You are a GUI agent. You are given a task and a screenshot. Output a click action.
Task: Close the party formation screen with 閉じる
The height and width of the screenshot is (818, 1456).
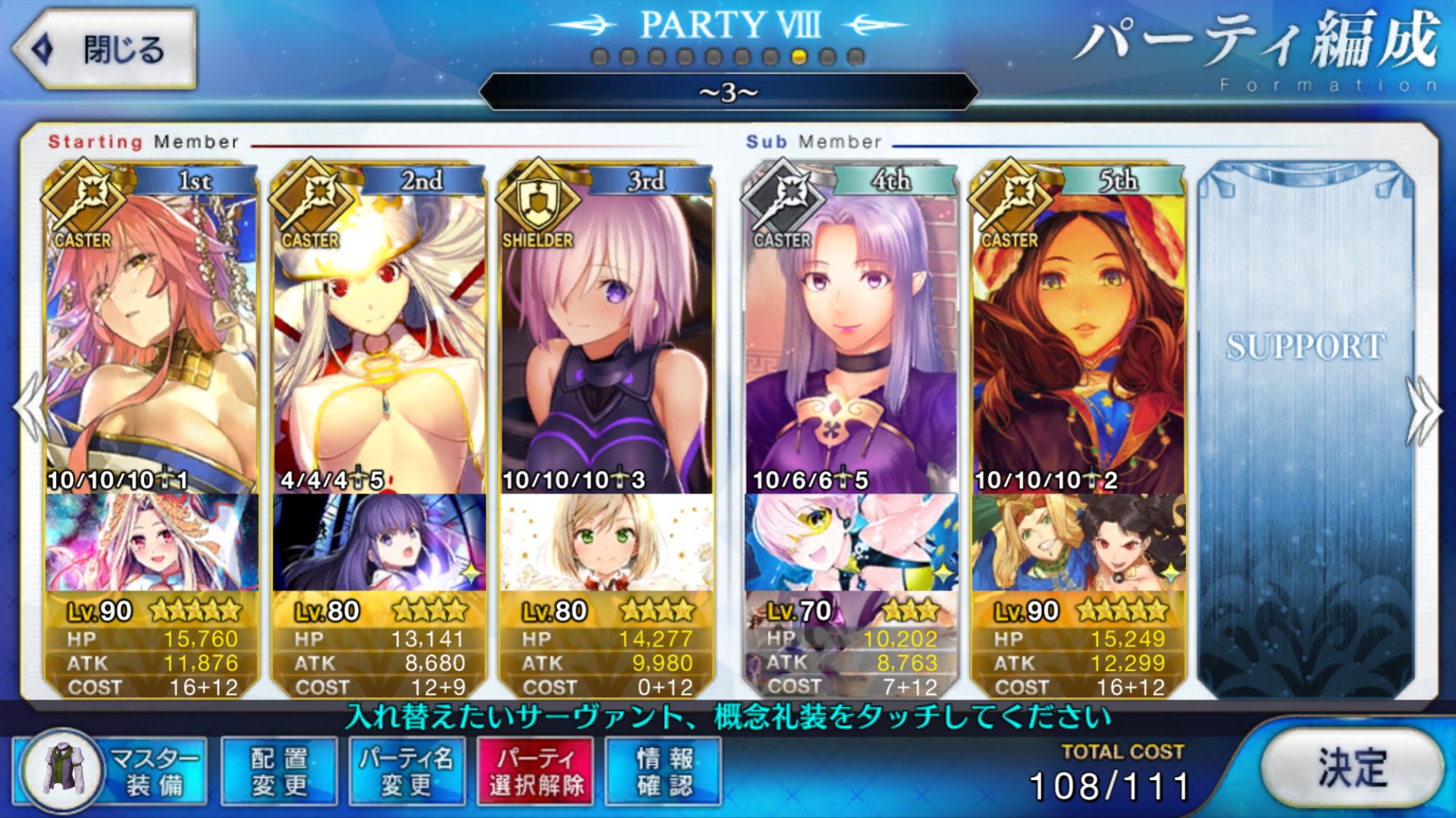click(106, 49)
